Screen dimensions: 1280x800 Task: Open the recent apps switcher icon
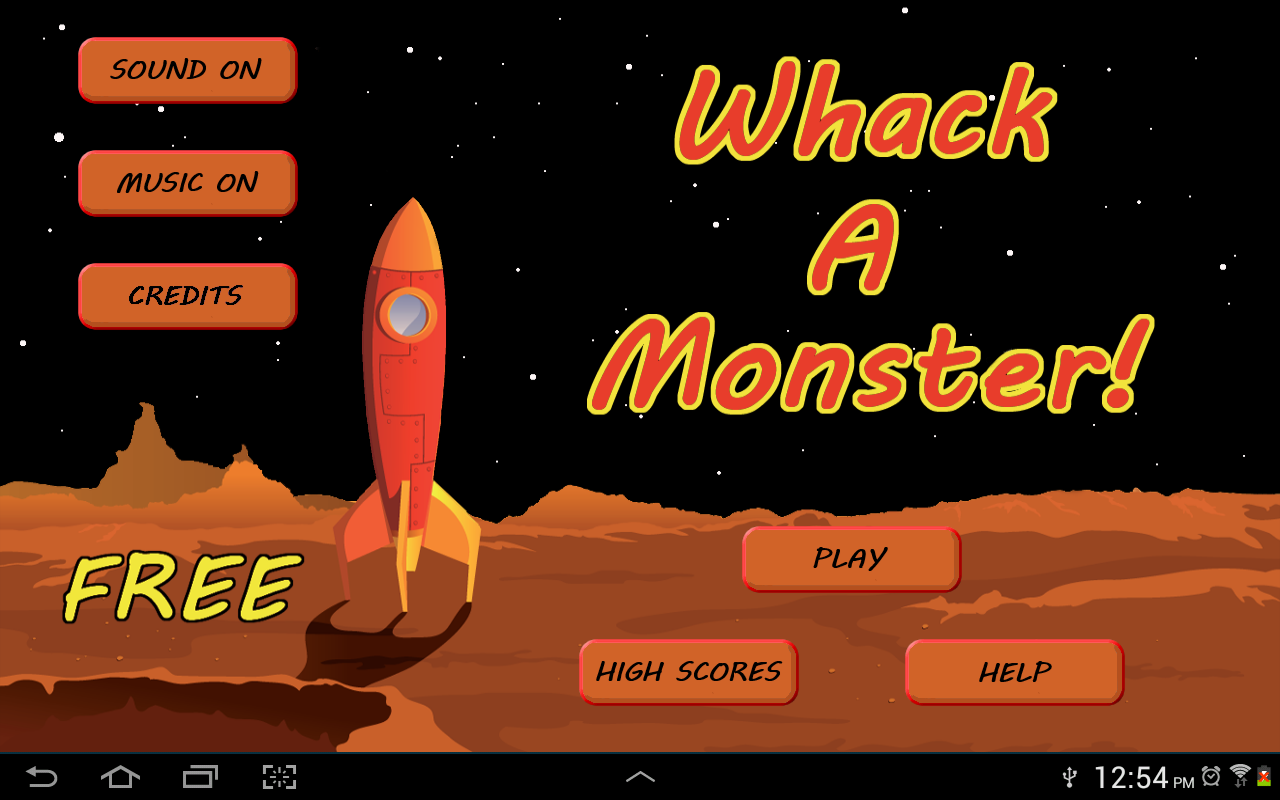[199, 777]
